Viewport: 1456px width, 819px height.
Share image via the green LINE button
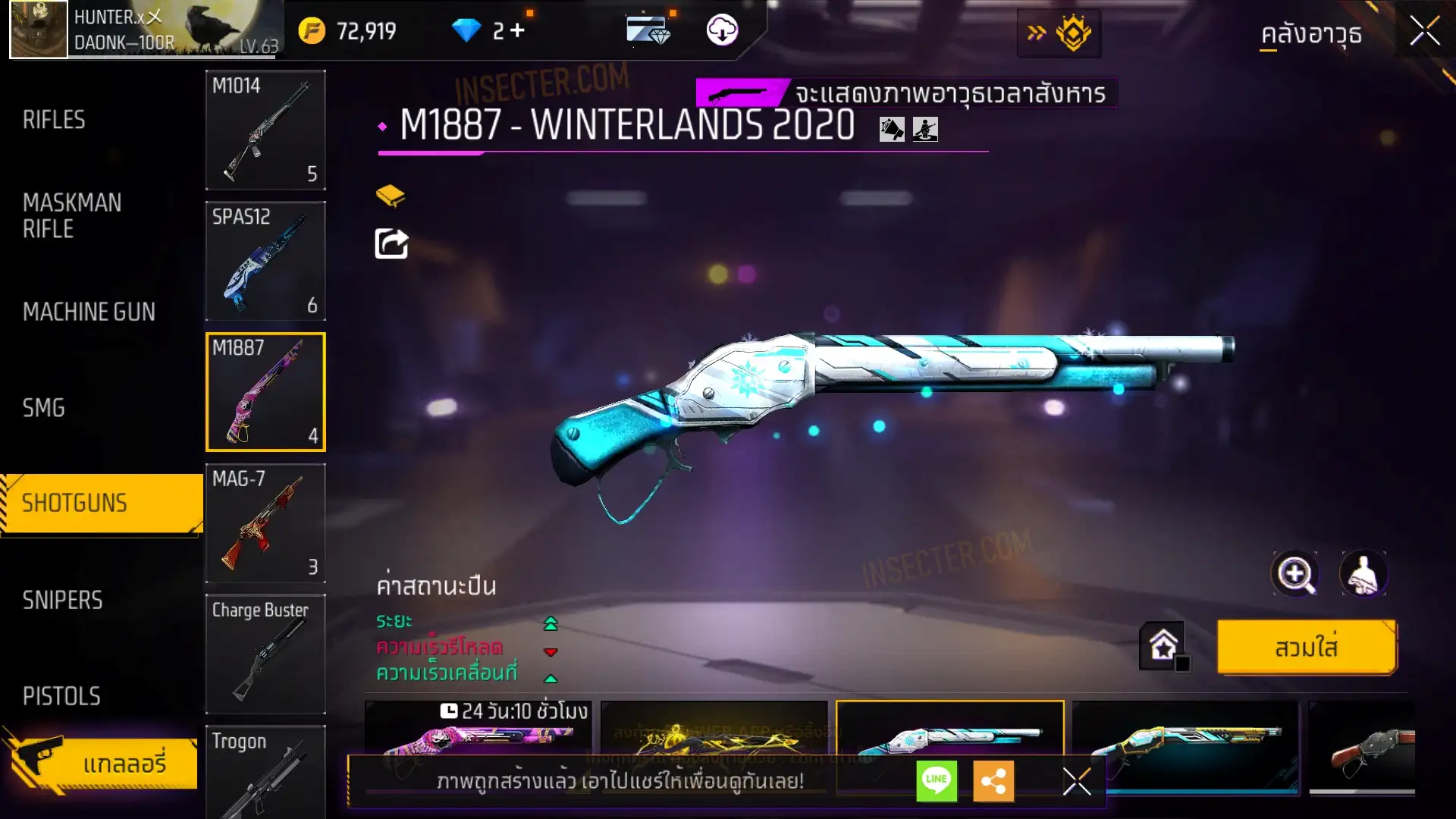pos(937,780)
